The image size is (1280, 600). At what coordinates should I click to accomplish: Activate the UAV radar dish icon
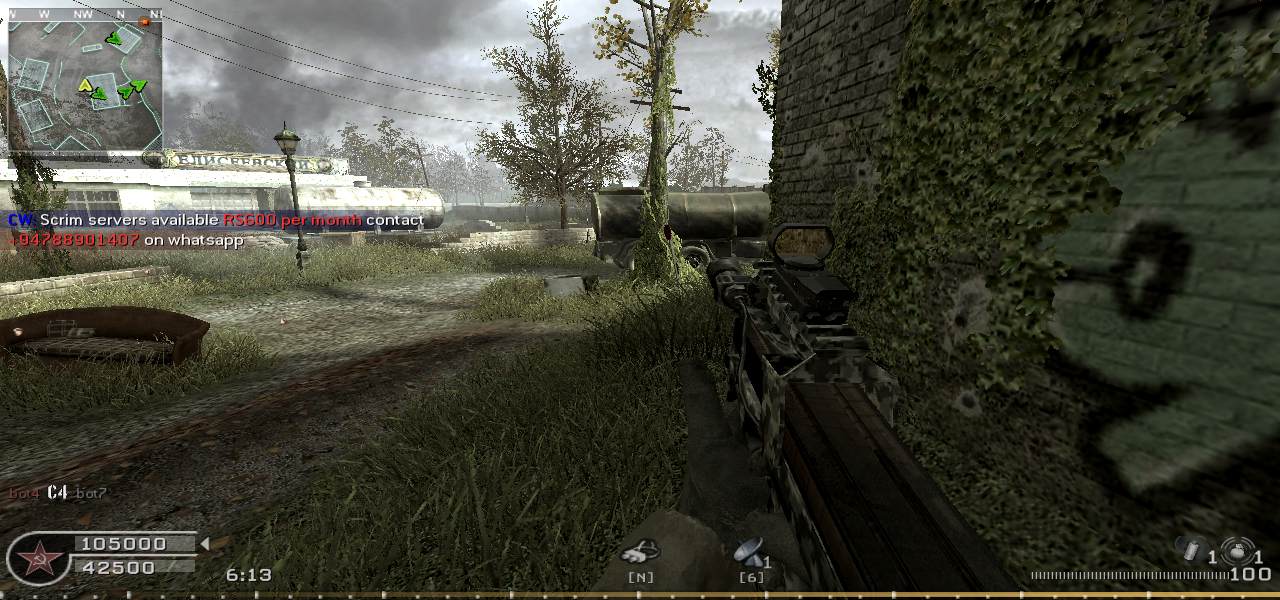(747, 550)
